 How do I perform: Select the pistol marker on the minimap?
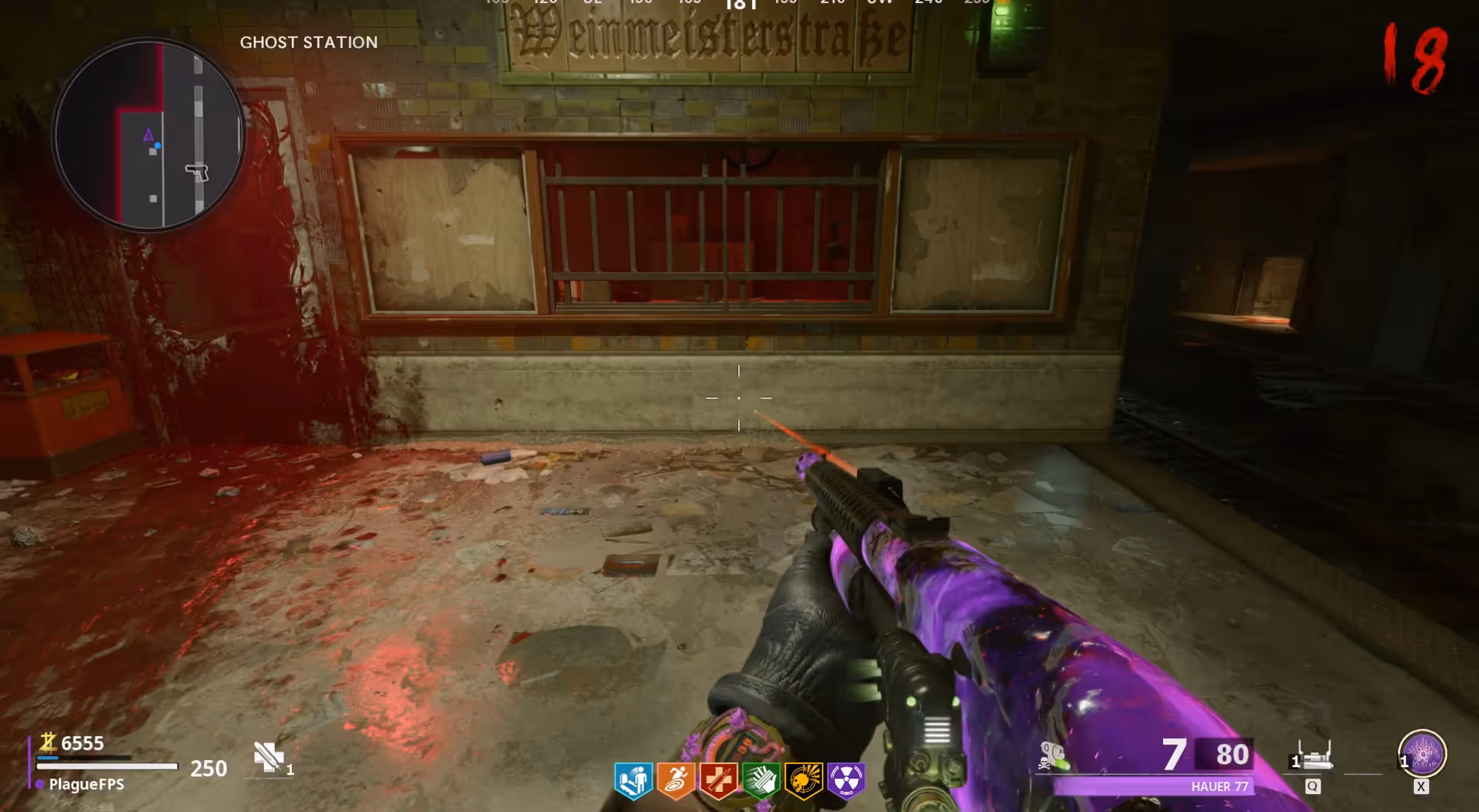198,172
